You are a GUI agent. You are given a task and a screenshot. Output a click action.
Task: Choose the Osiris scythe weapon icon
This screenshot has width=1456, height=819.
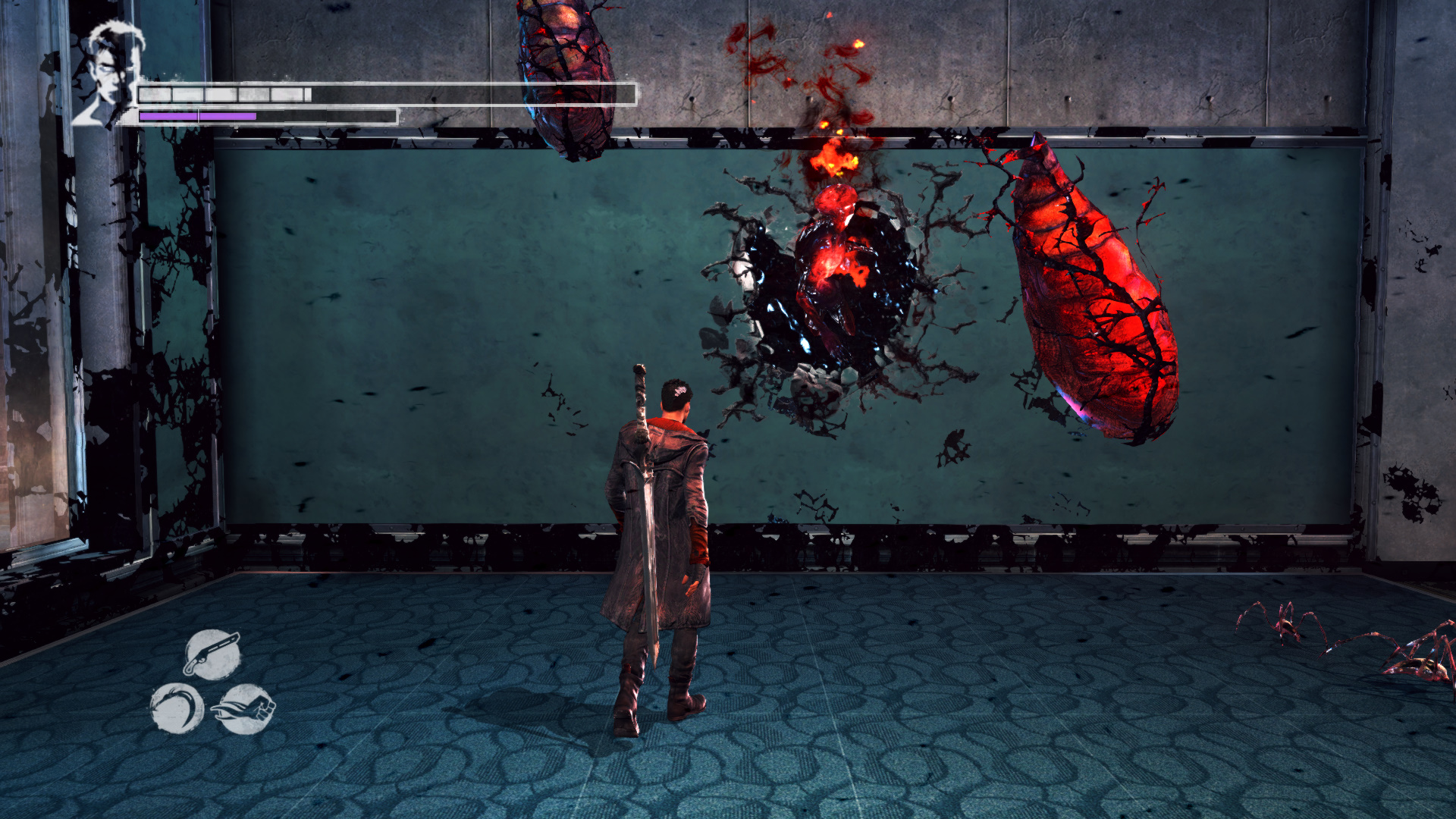pyautogui.click(x=177, y=708)
